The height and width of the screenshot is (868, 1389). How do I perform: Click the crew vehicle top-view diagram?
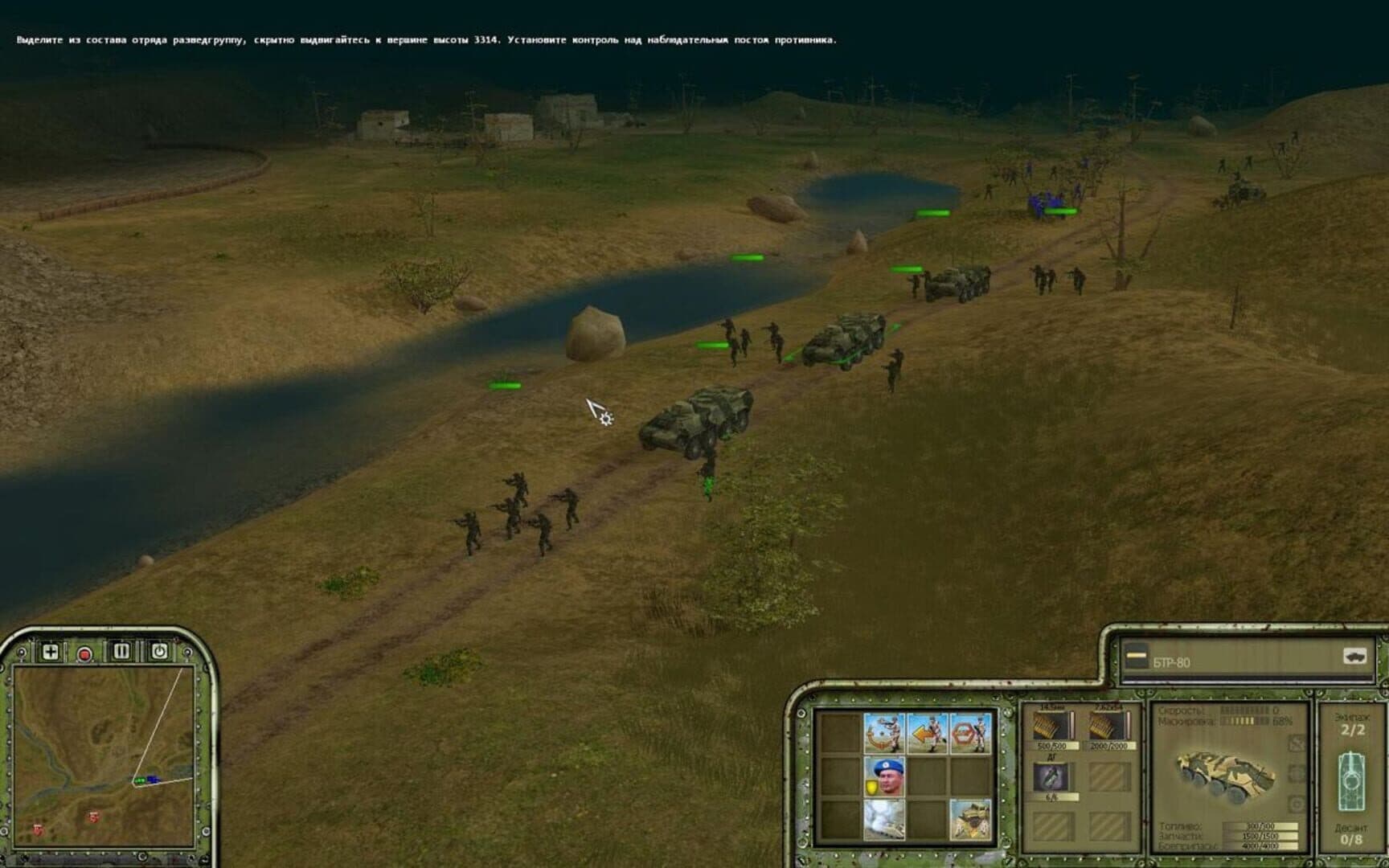[x=1351, y=781]
